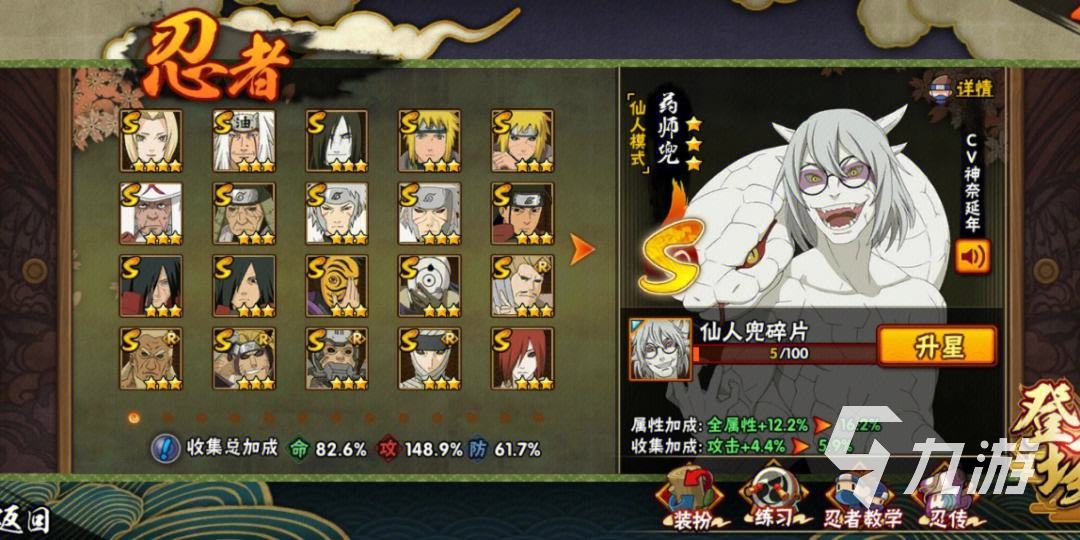Return with the 返回 back button
The width and height of the screenshot is (1080, 540).
coord(26,521)
